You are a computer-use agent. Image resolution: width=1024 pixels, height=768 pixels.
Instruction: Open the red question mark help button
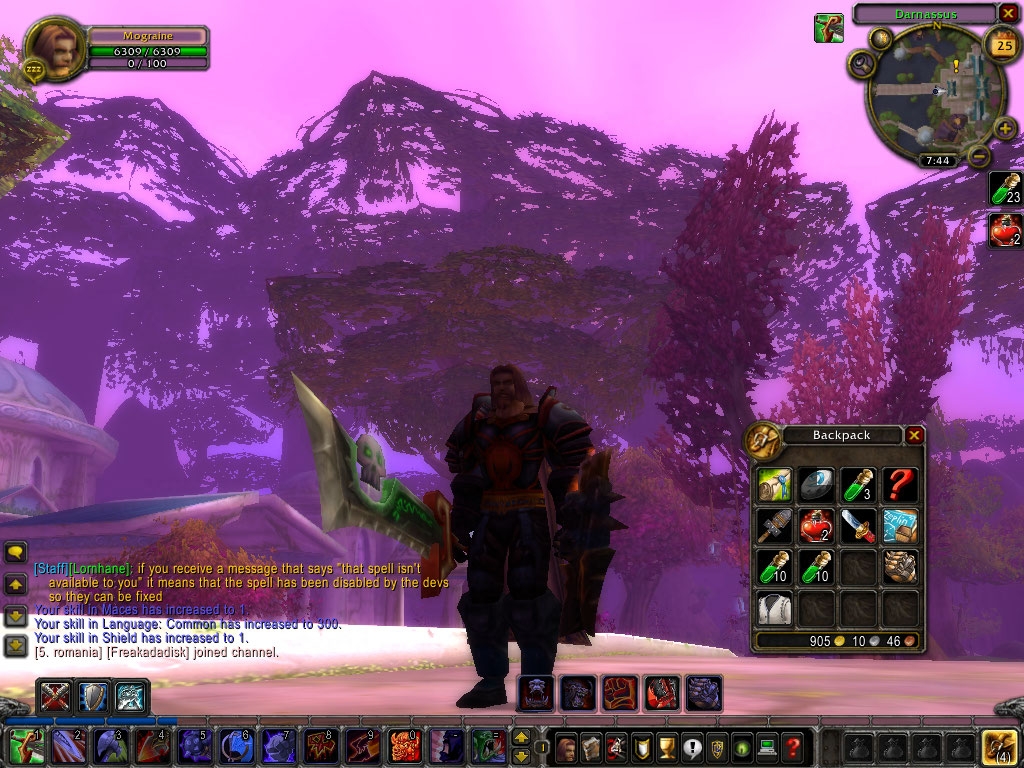(x=792, y=746)
